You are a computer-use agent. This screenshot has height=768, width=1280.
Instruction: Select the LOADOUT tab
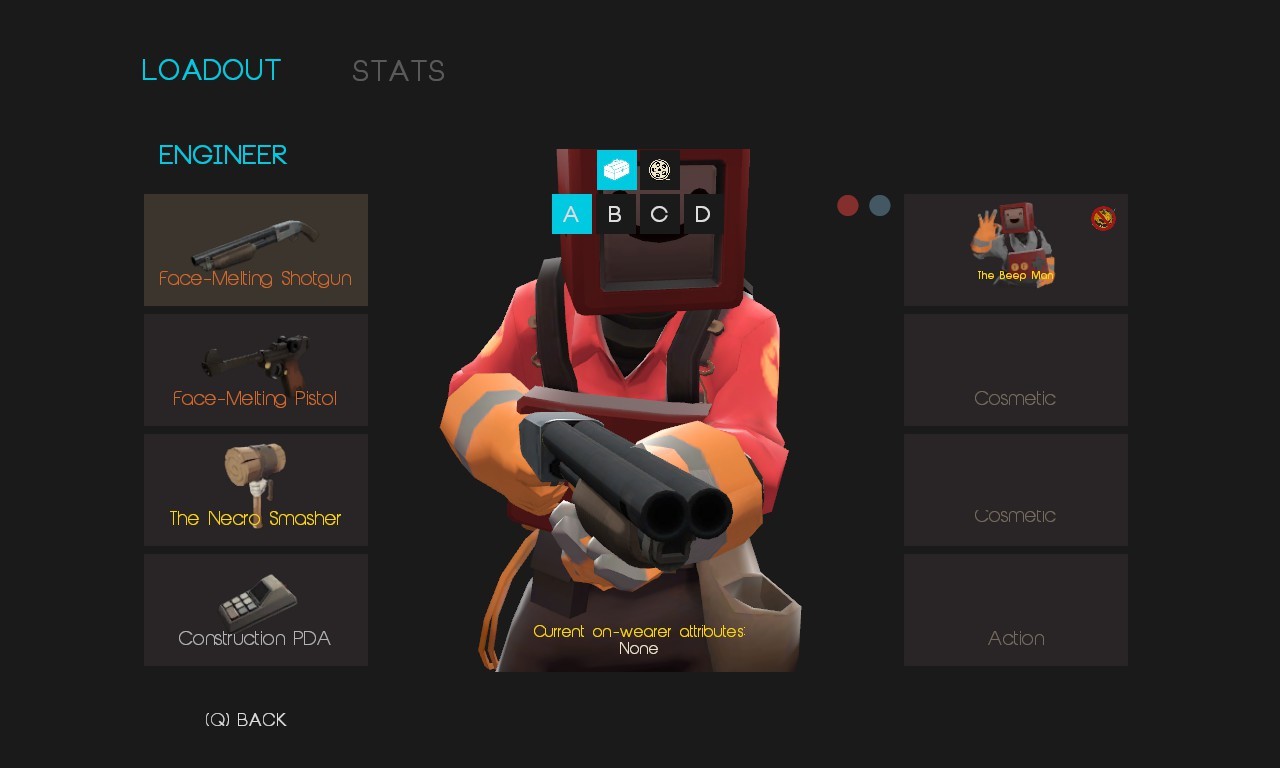point(211,70)
